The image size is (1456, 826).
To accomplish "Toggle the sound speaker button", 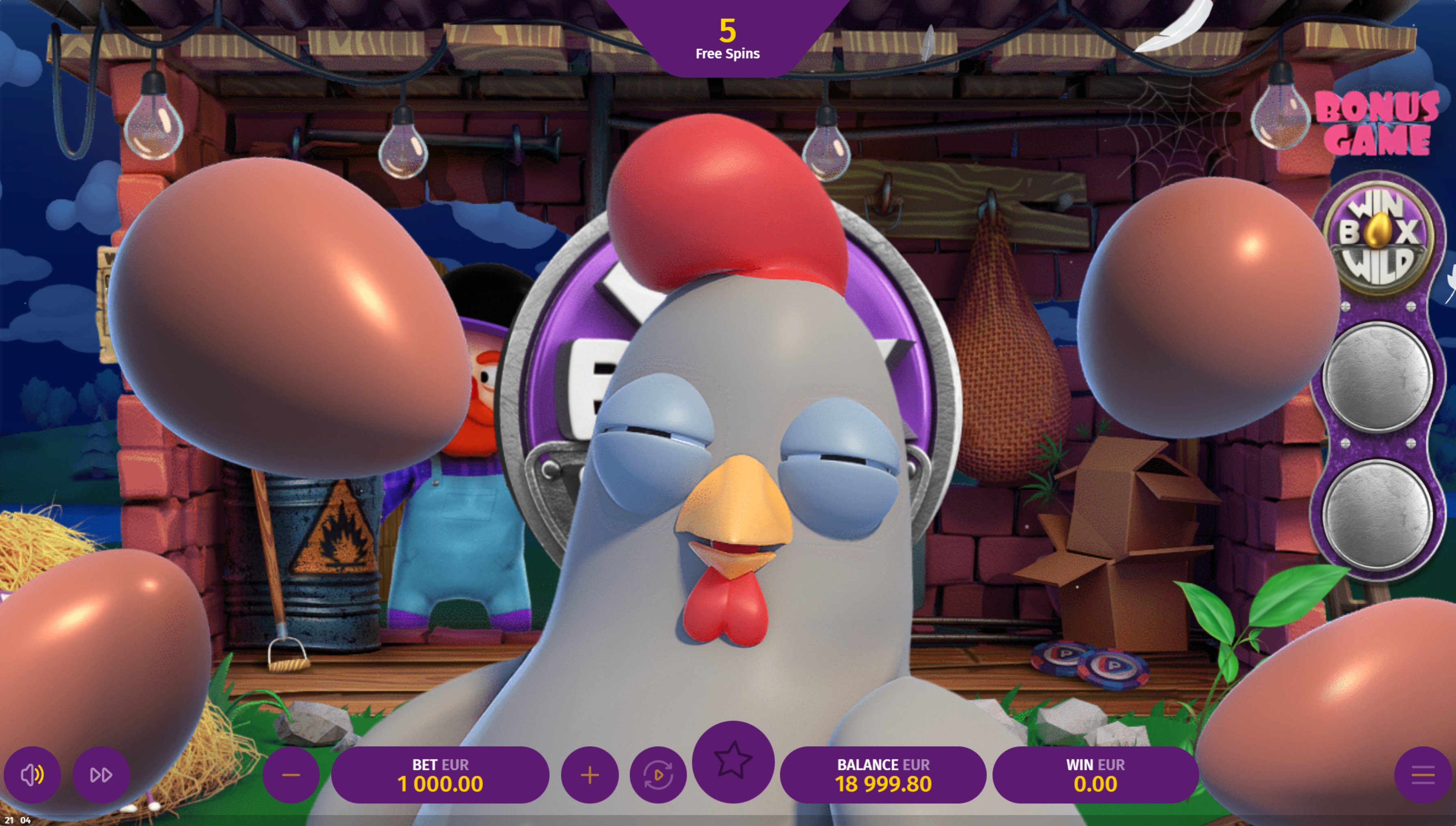I will 32,774.
